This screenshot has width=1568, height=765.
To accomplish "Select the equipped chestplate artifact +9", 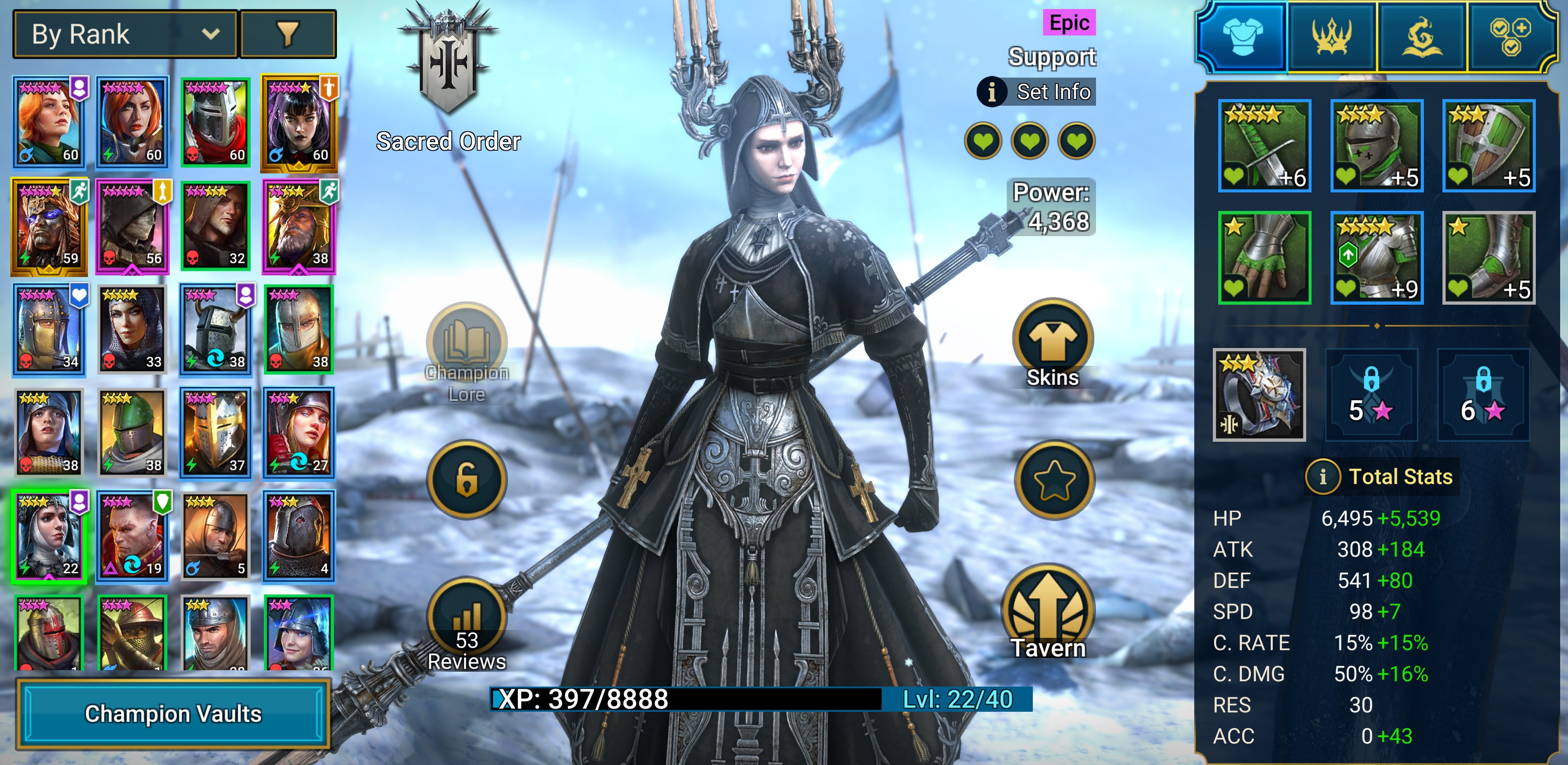I will [x=1376, y=258].
